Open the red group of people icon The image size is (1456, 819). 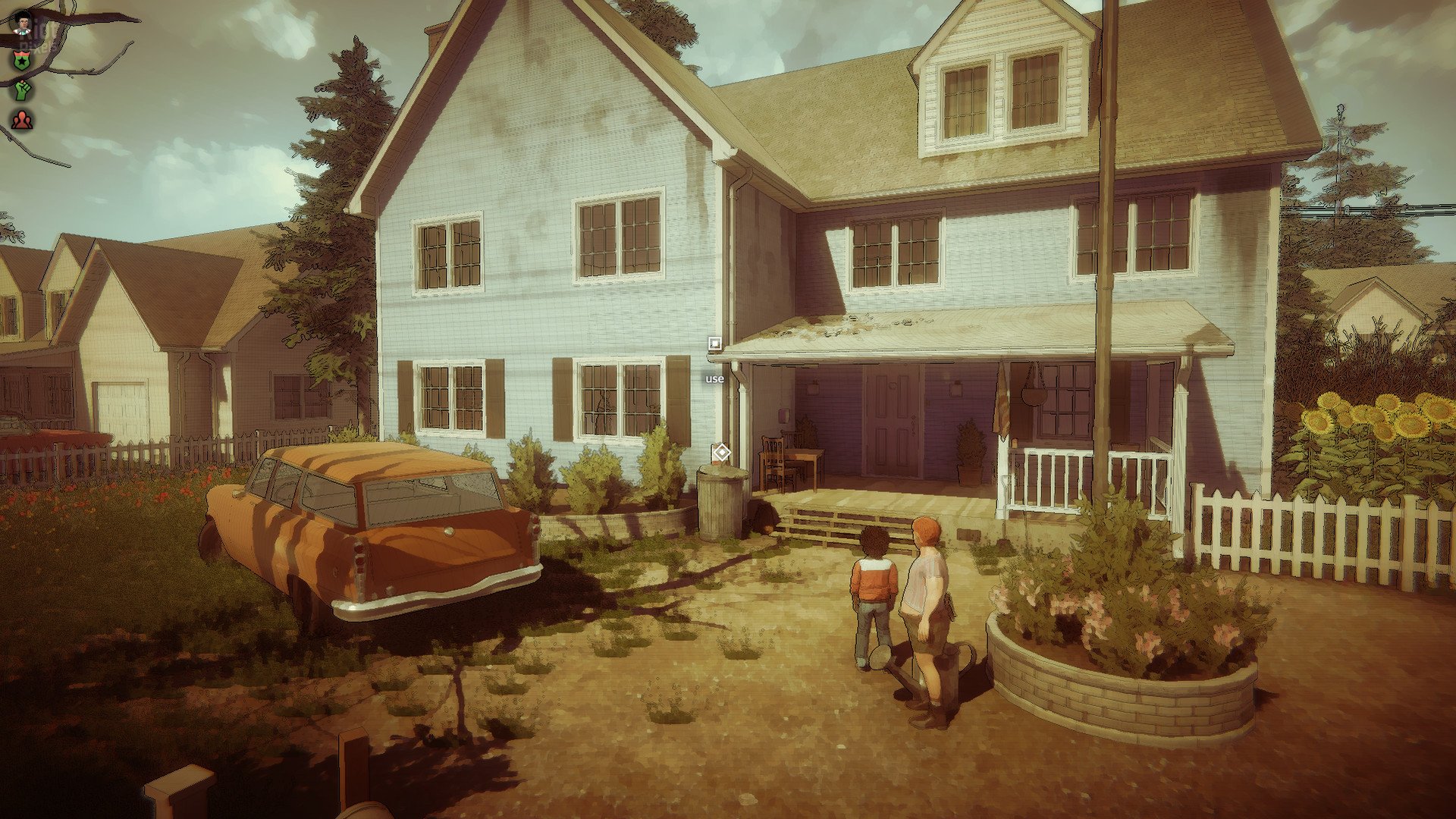point(23,120)
